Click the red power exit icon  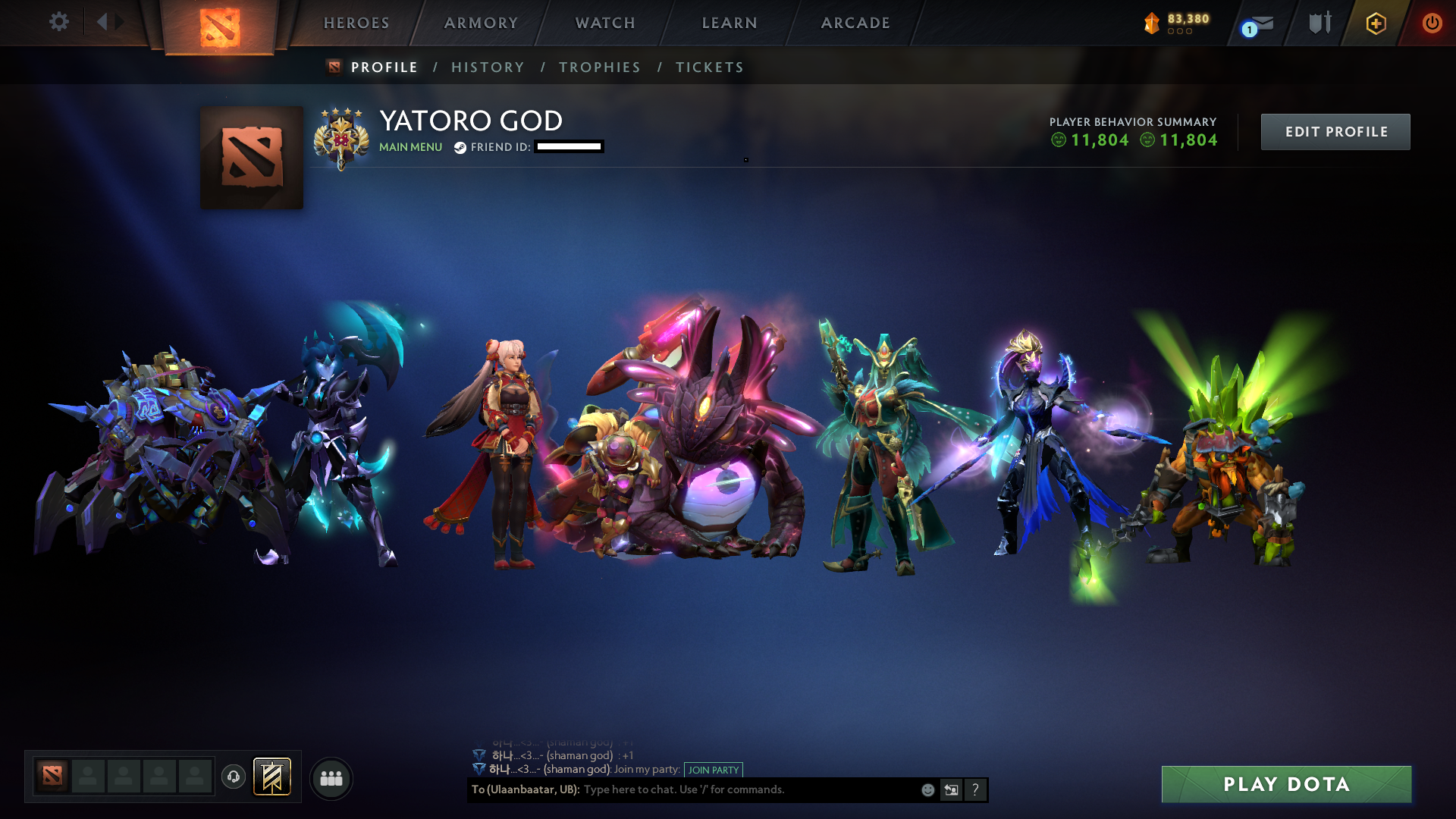click(x=1432, y=23)
